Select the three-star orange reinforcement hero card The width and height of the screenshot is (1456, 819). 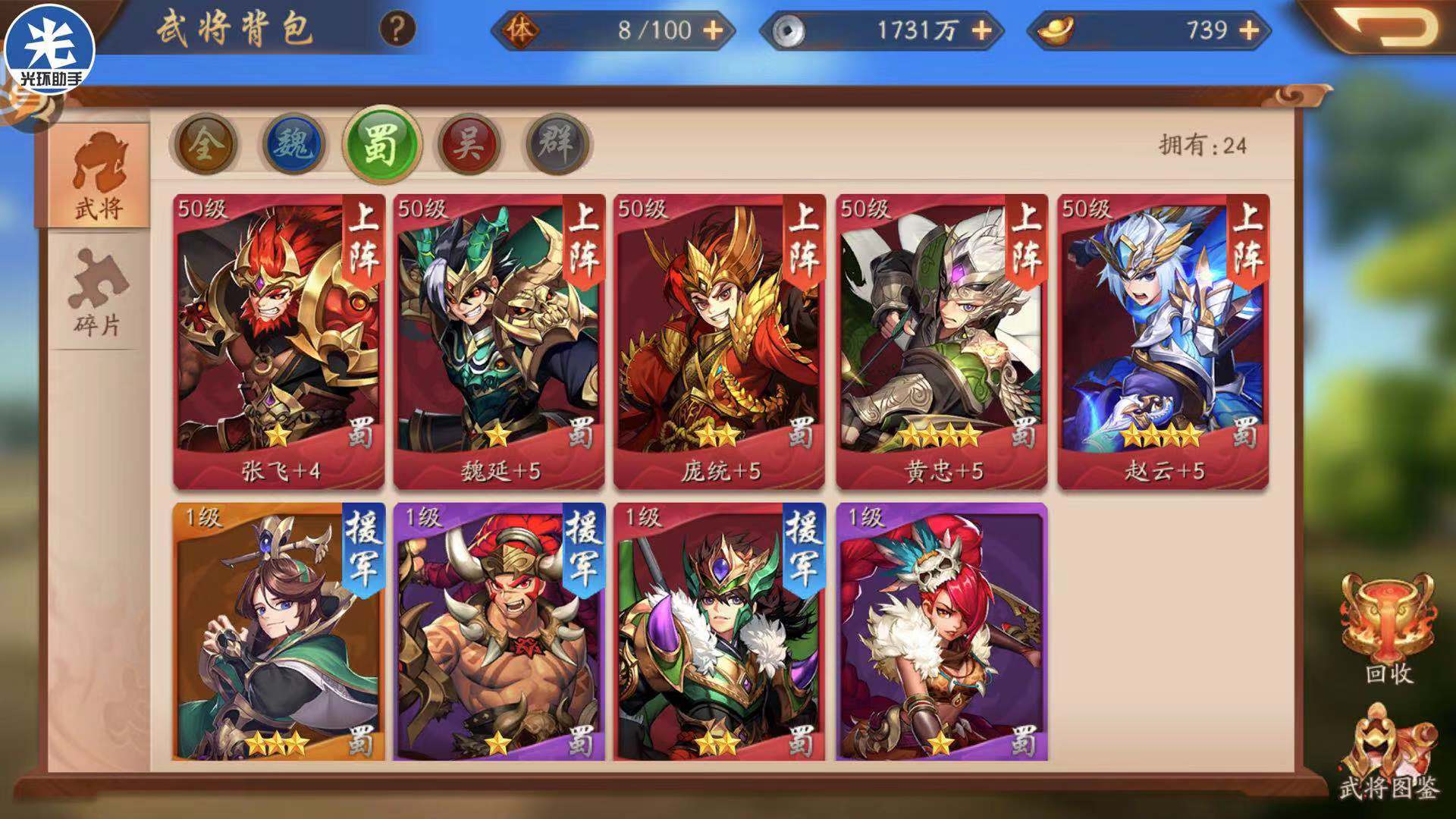[x=279, y=631]
